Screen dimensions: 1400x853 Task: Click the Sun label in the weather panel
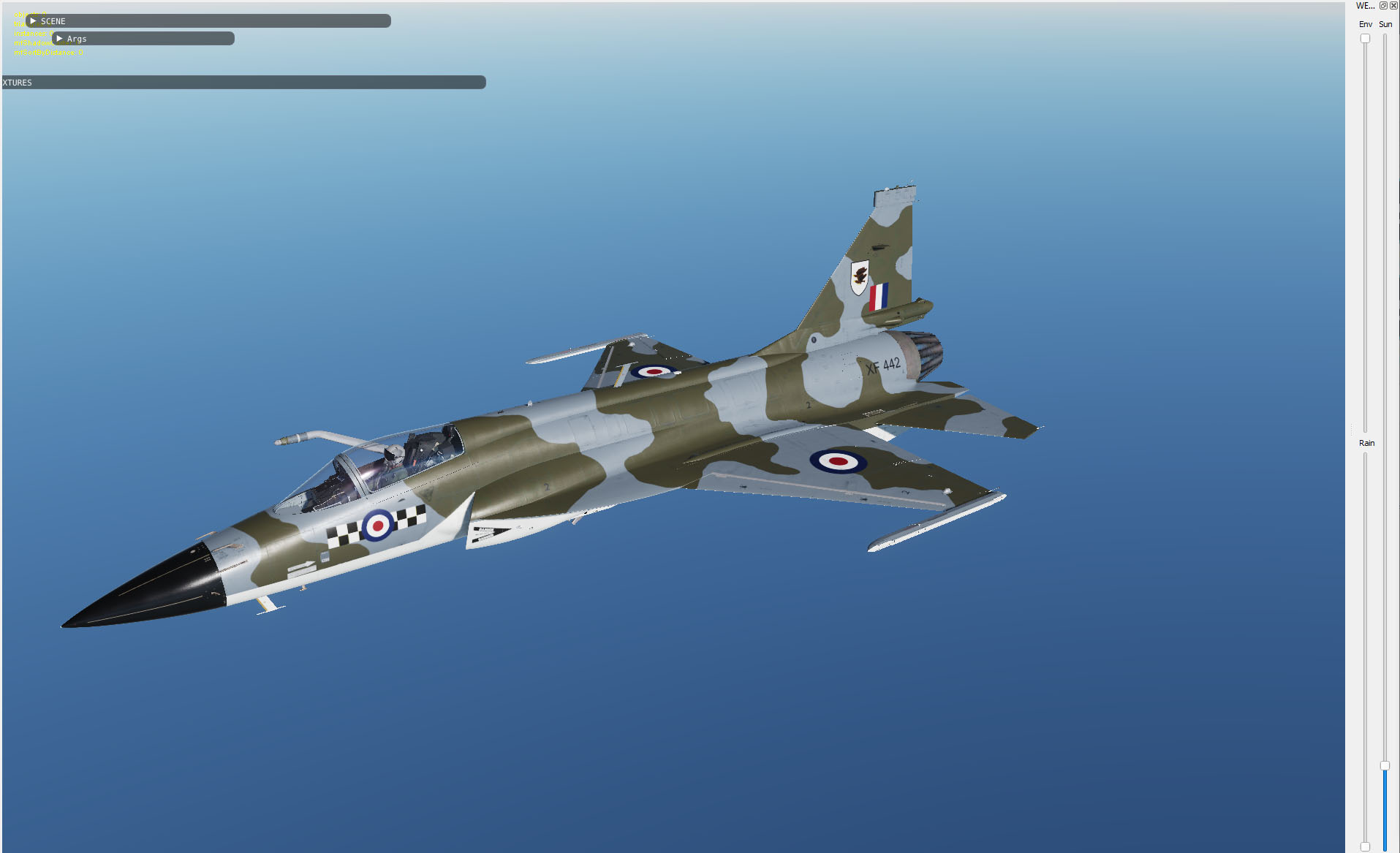pyautogui.click(x=1385, y=24)
